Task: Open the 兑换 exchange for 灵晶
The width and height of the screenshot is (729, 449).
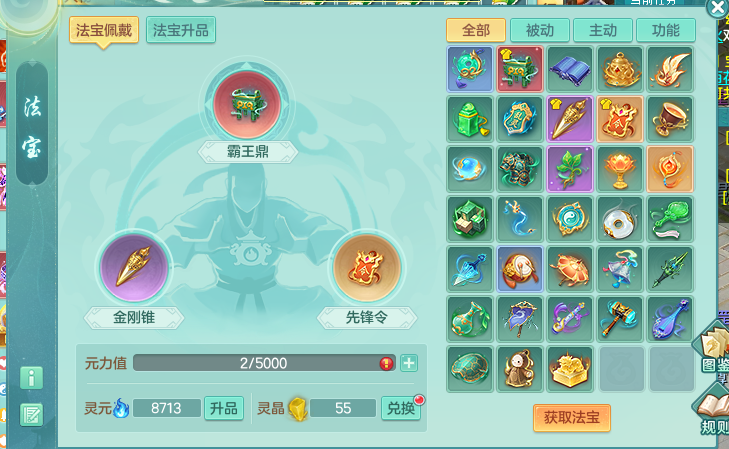Action: click(x=400, y=408)
